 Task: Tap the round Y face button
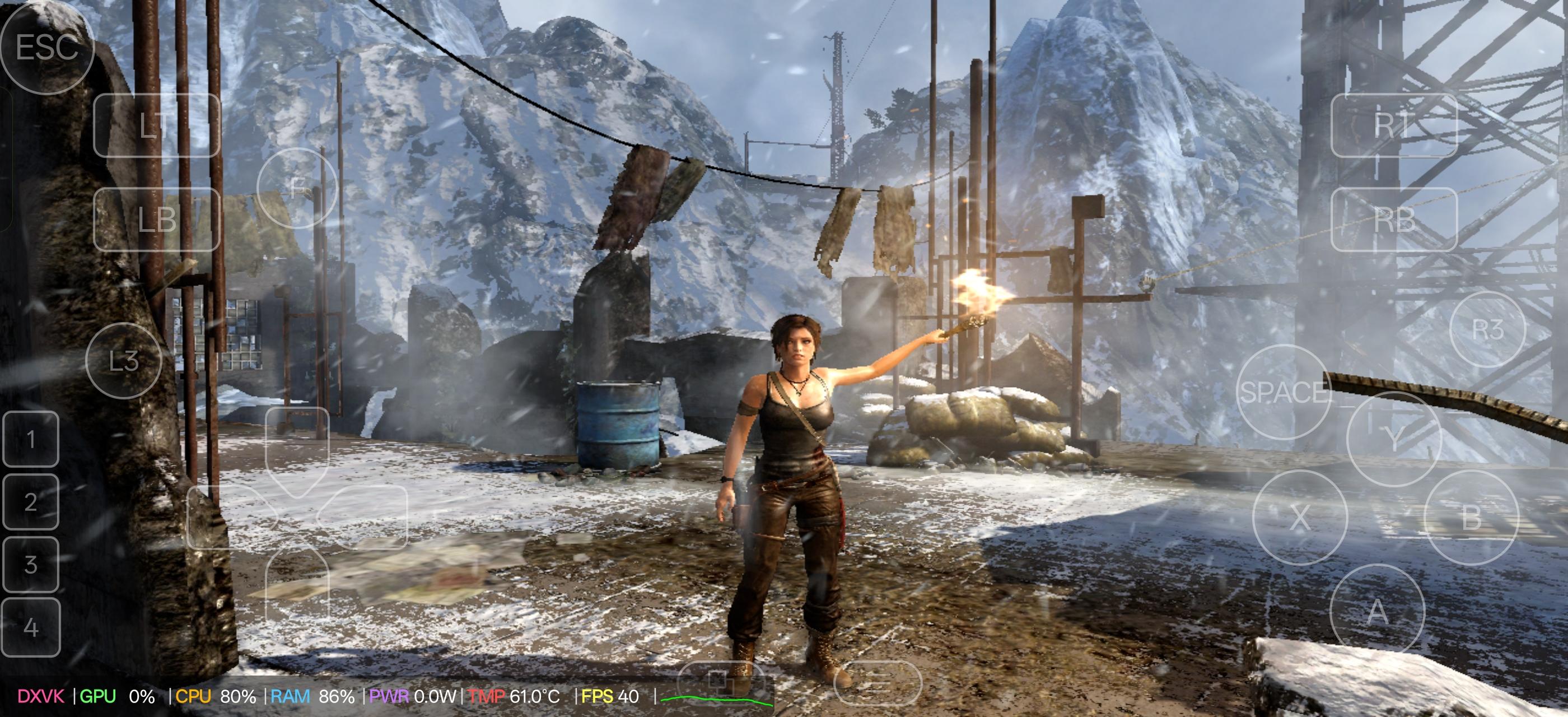(x=1393, y=439)
